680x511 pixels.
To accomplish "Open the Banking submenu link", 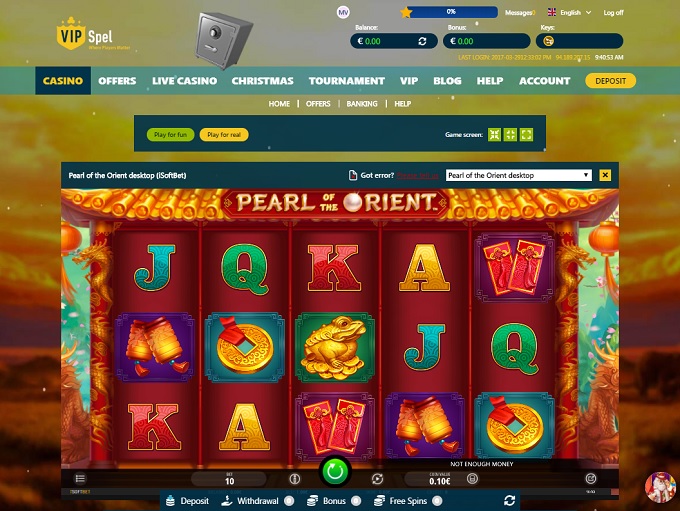I will tap(362, 104).
